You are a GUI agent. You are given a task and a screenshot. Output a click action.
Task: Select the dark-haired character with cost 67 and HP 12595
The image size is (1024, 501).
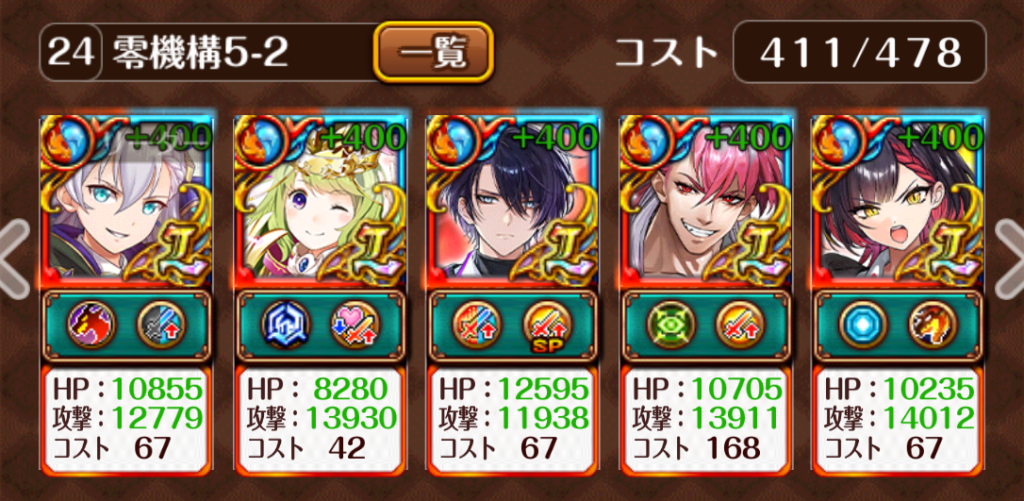(x=512, y=198)
